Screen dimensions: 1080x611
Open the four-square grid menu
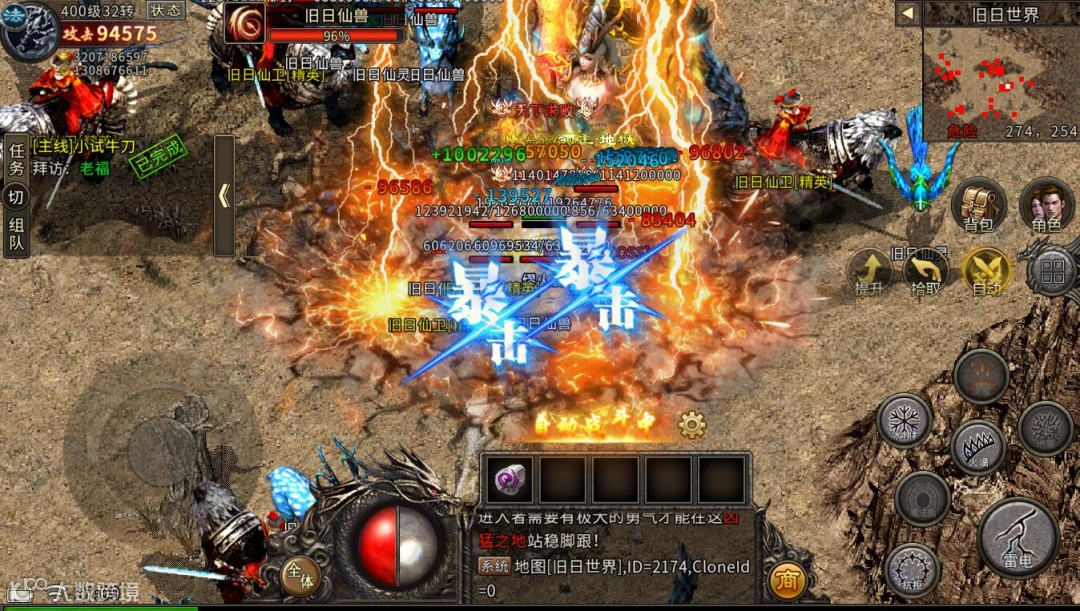click(x=1051, y=270)
